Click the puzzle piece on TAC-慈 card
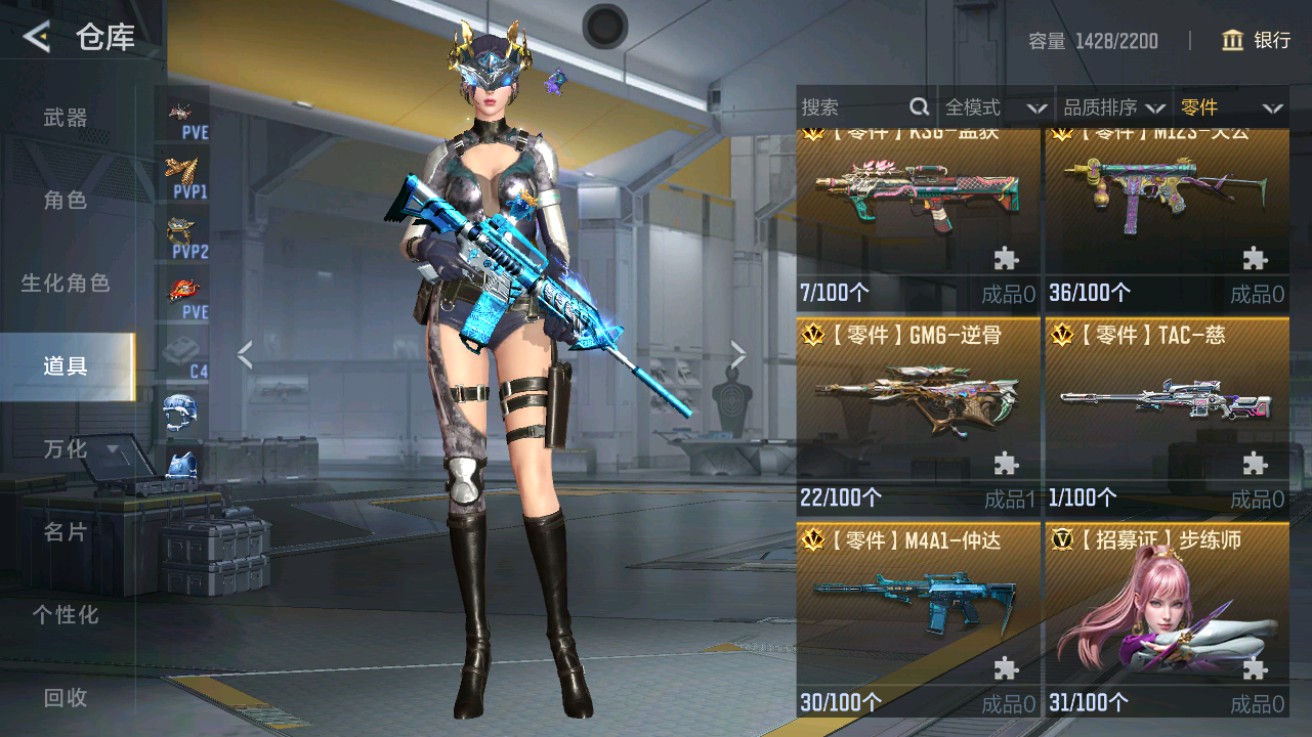 (1254, 463)
